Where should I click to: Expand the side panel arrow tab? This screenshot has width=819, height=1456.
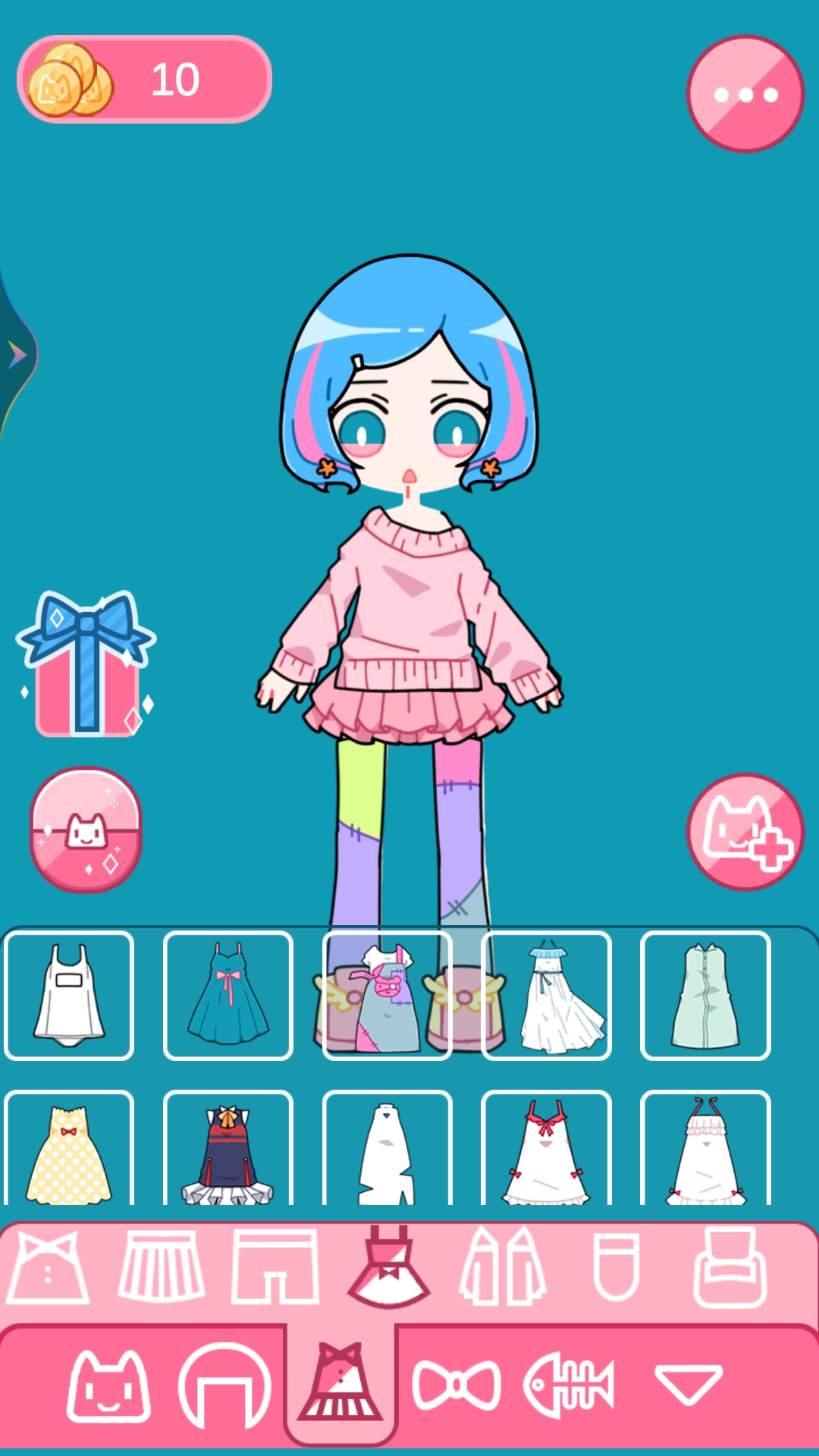pos(17,354)
